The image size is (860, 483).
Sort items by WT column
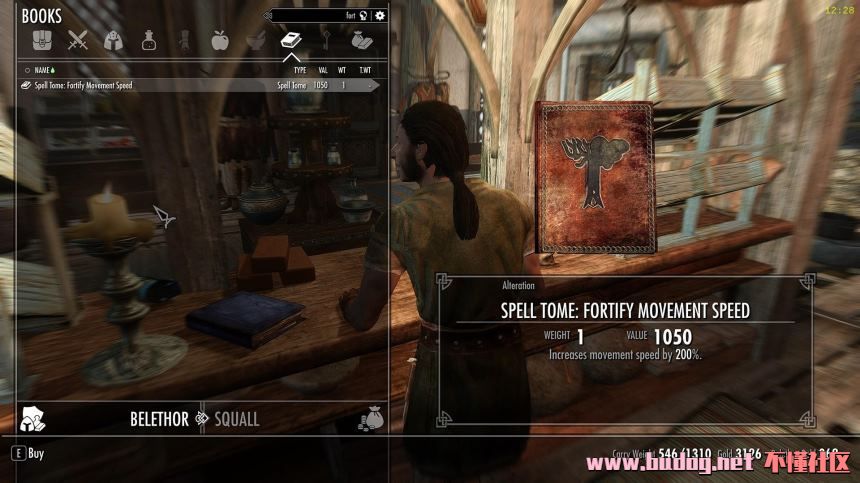point(343,70)
